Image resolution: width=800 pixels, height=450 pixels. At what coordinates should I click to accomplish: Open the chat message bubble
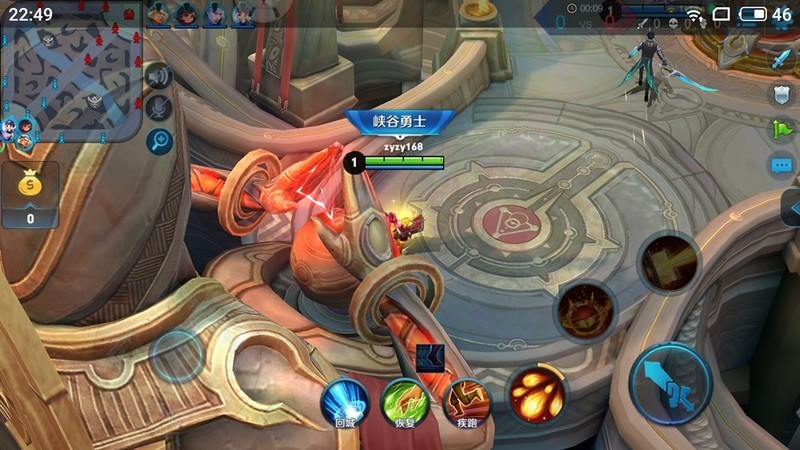pyautogui.click(x=781, y=165)
